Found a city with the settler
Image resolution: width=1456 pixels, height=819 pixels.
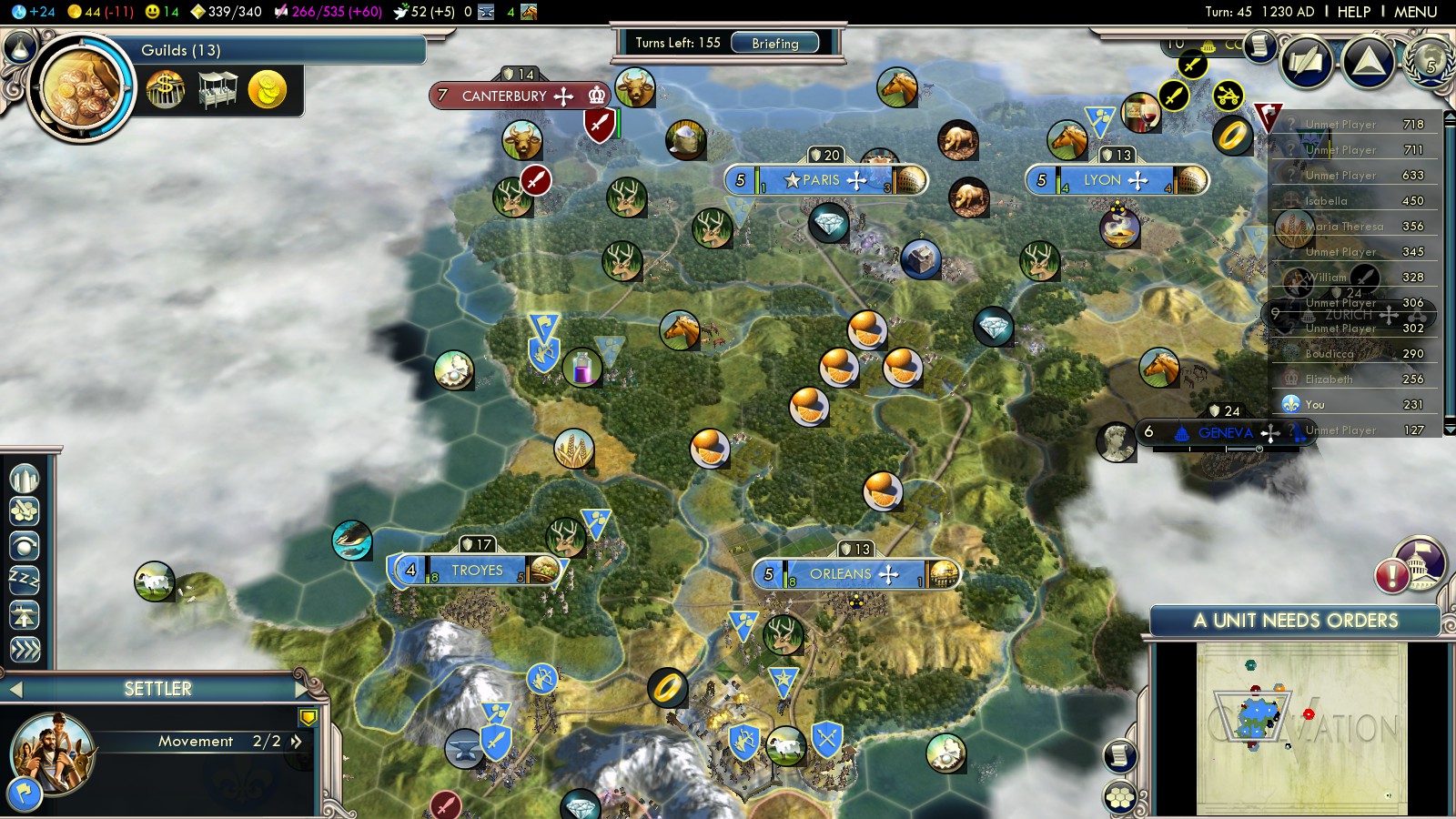point(25,479)
